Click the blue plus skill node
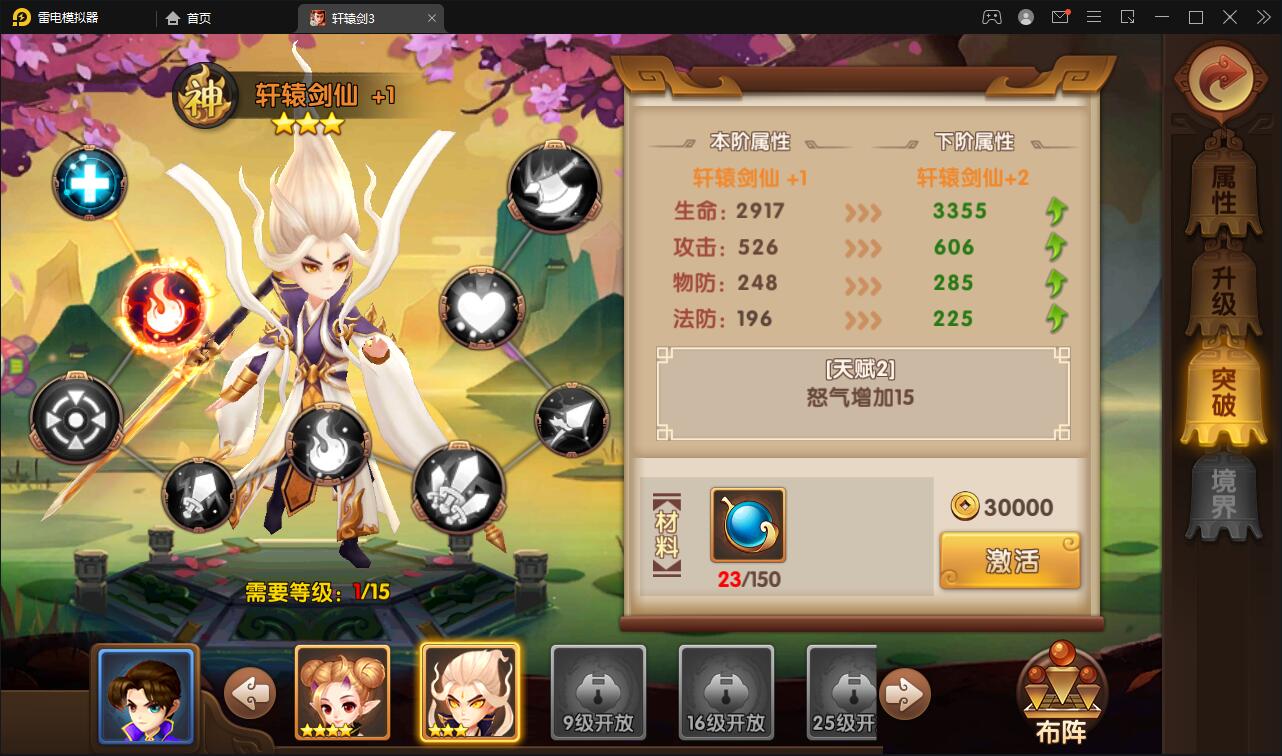This screenshot has width=1282, height=756. tap(88, 183)
